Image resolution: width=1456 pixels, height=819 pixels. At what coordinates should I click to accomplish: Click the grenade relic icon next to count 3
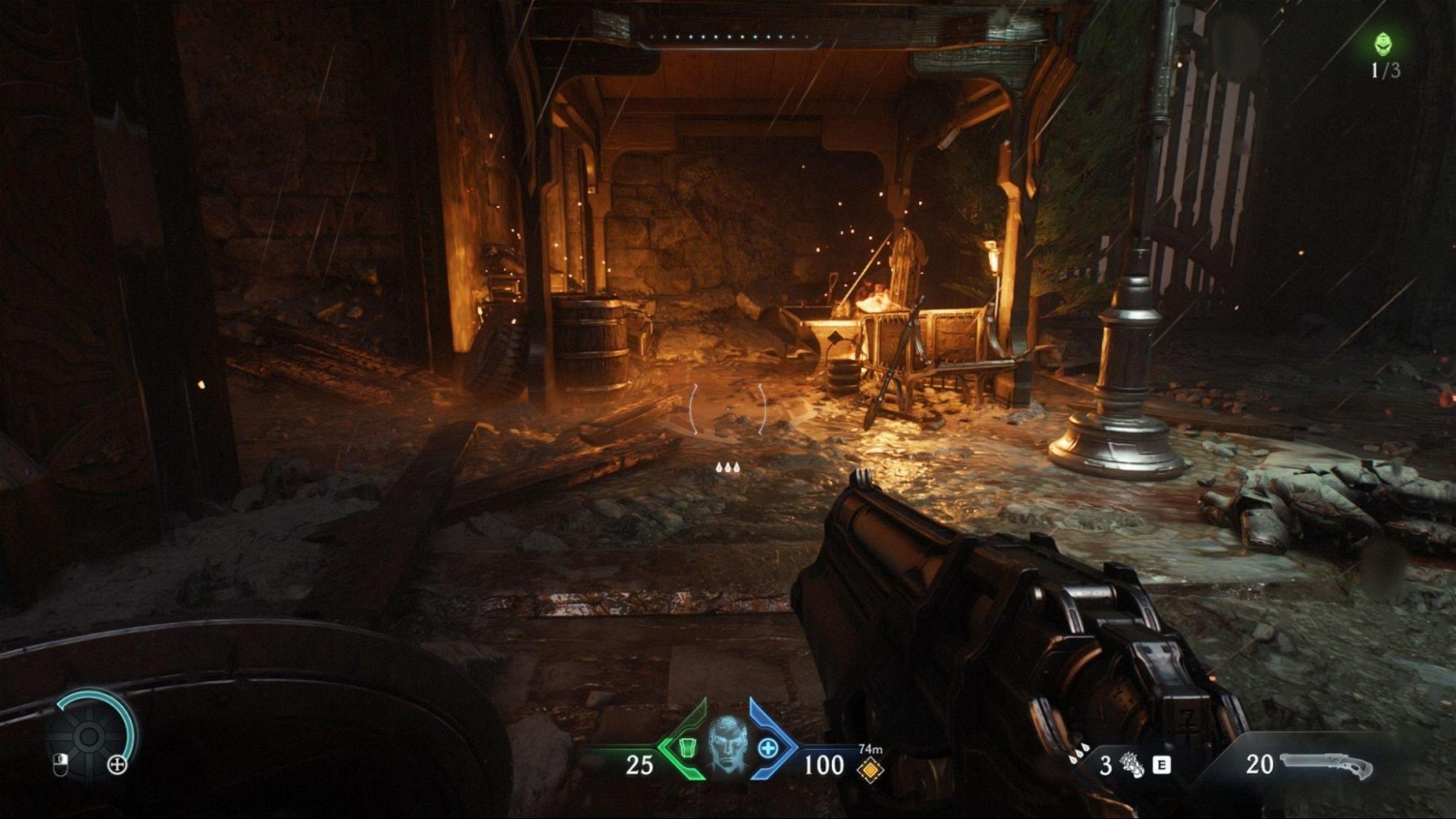1132,764
